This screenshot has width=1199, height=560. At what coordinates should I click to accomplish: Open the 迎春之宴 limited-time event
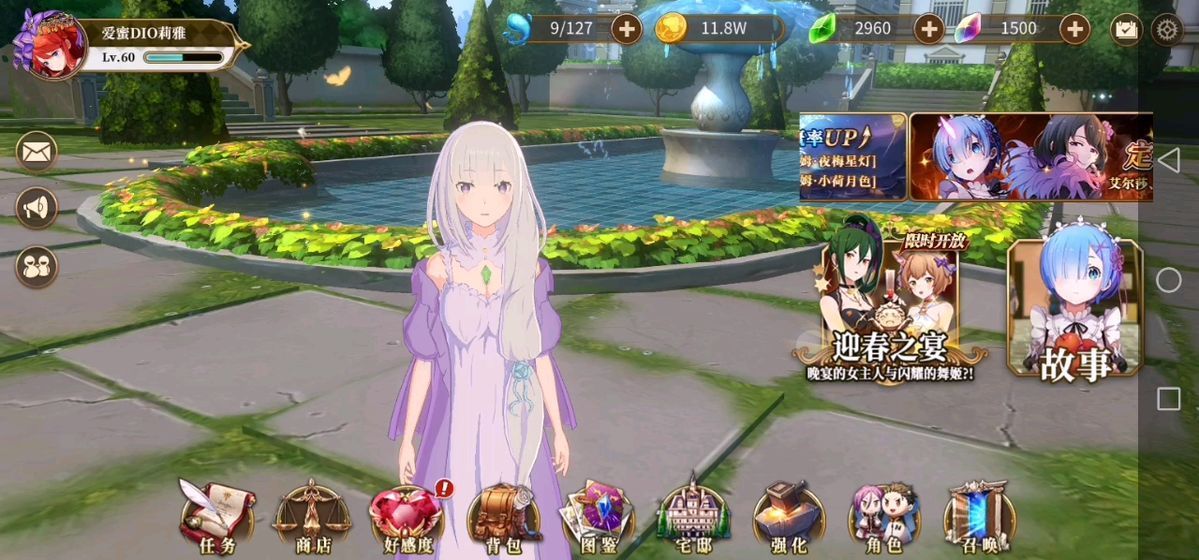890,305
